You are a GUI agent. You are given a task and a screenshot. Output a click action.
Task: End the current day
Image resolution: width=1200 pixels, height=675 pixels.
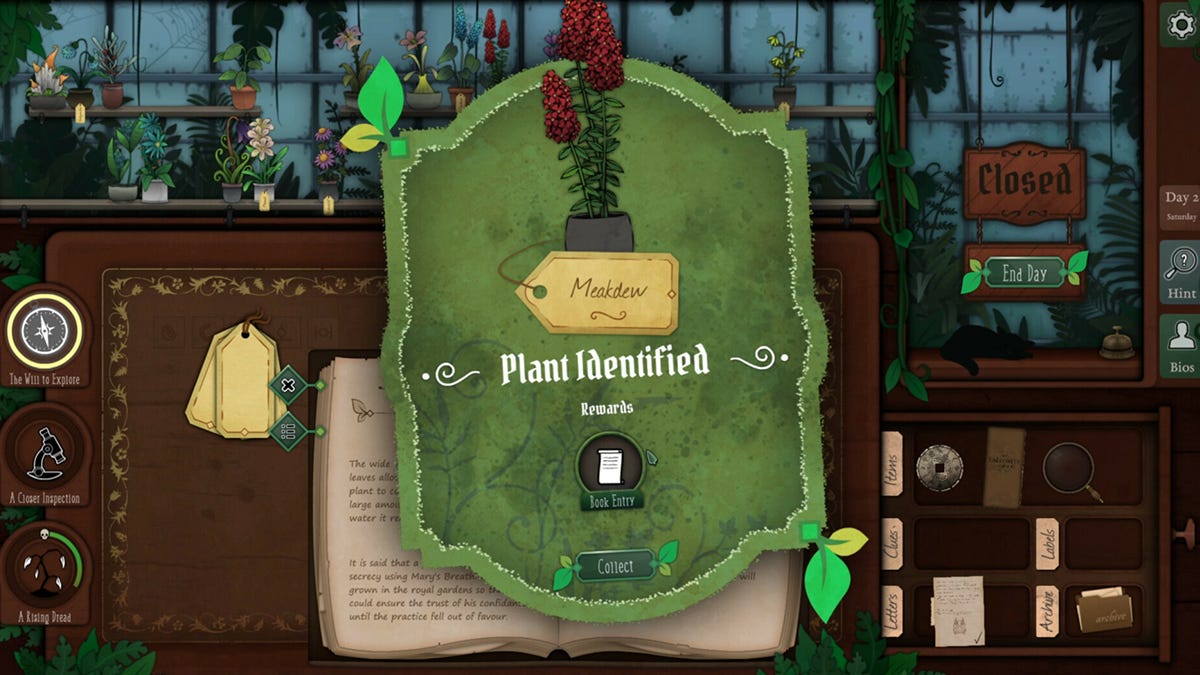(1024, 272)
